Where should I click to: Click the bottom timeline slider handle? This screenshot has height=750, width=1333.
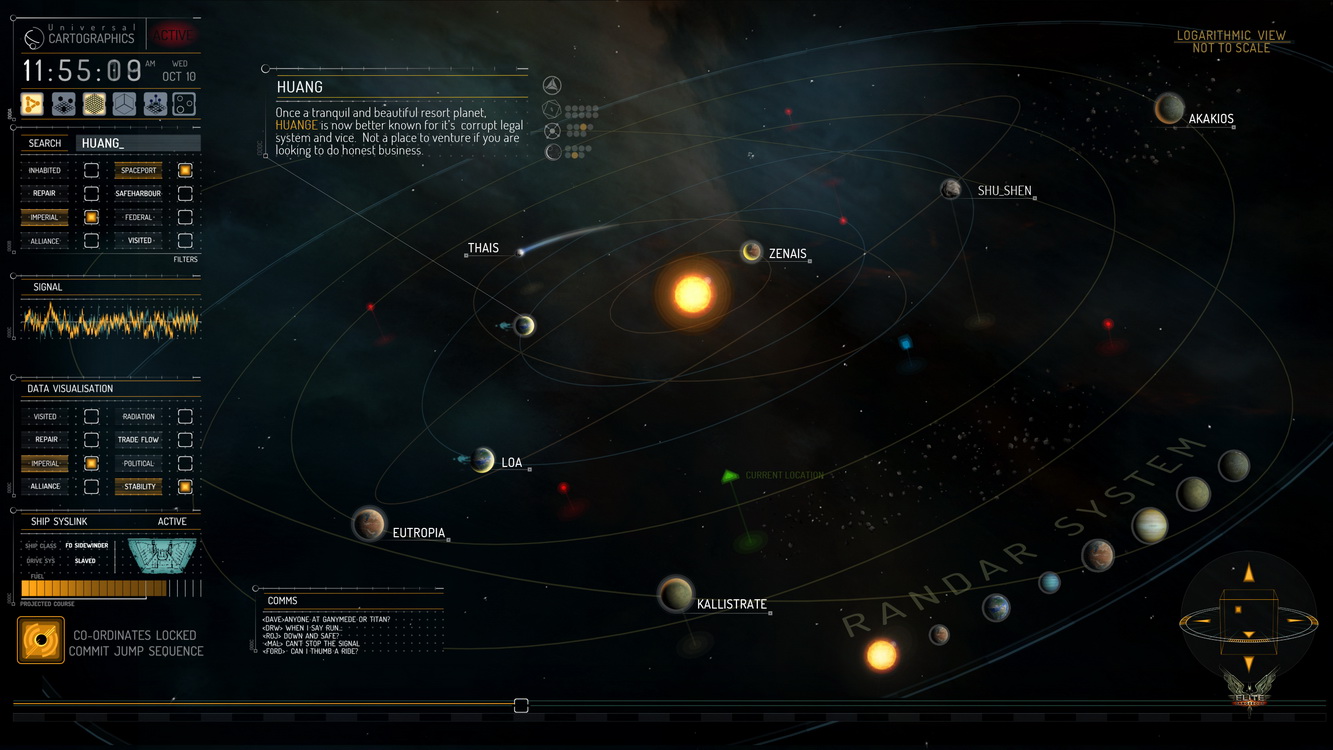521,706
